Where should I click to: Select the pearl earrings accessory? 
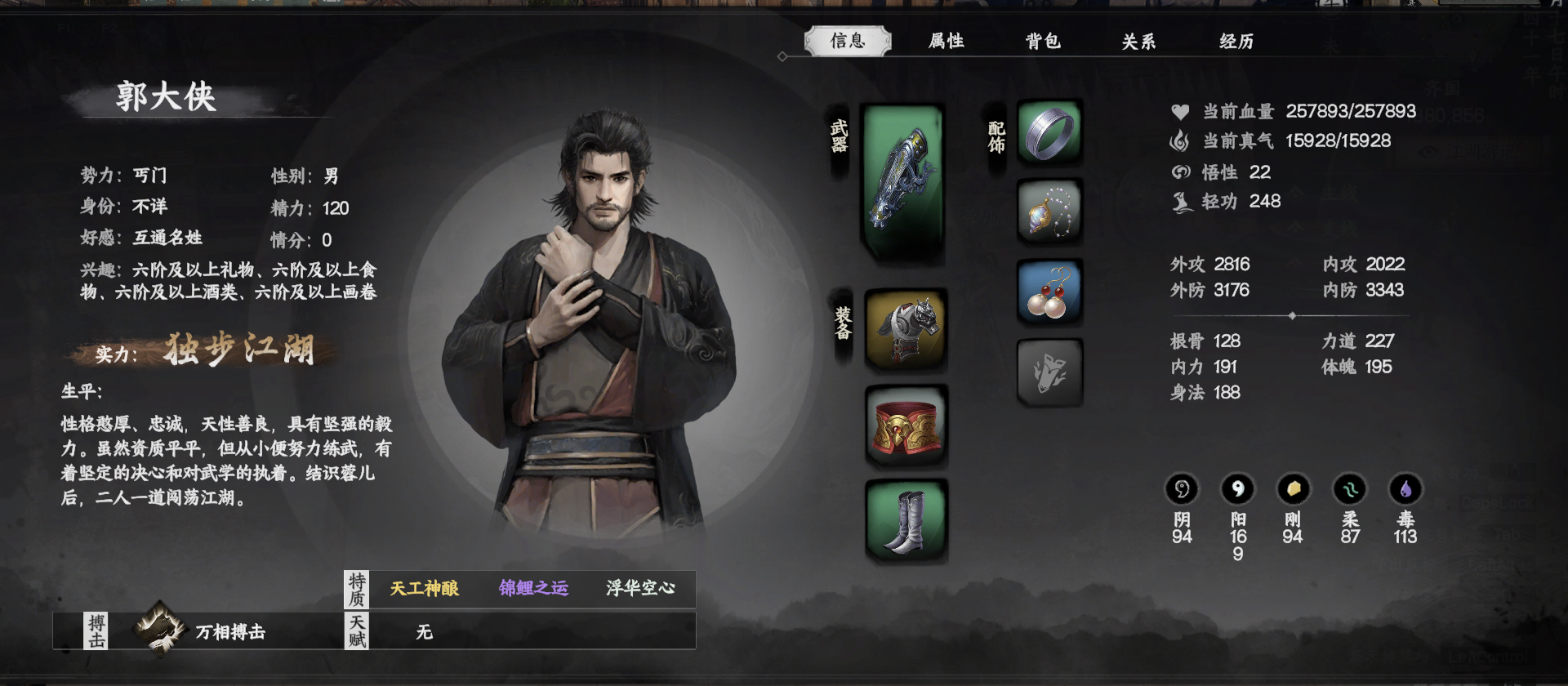[x=1049, y=294]
